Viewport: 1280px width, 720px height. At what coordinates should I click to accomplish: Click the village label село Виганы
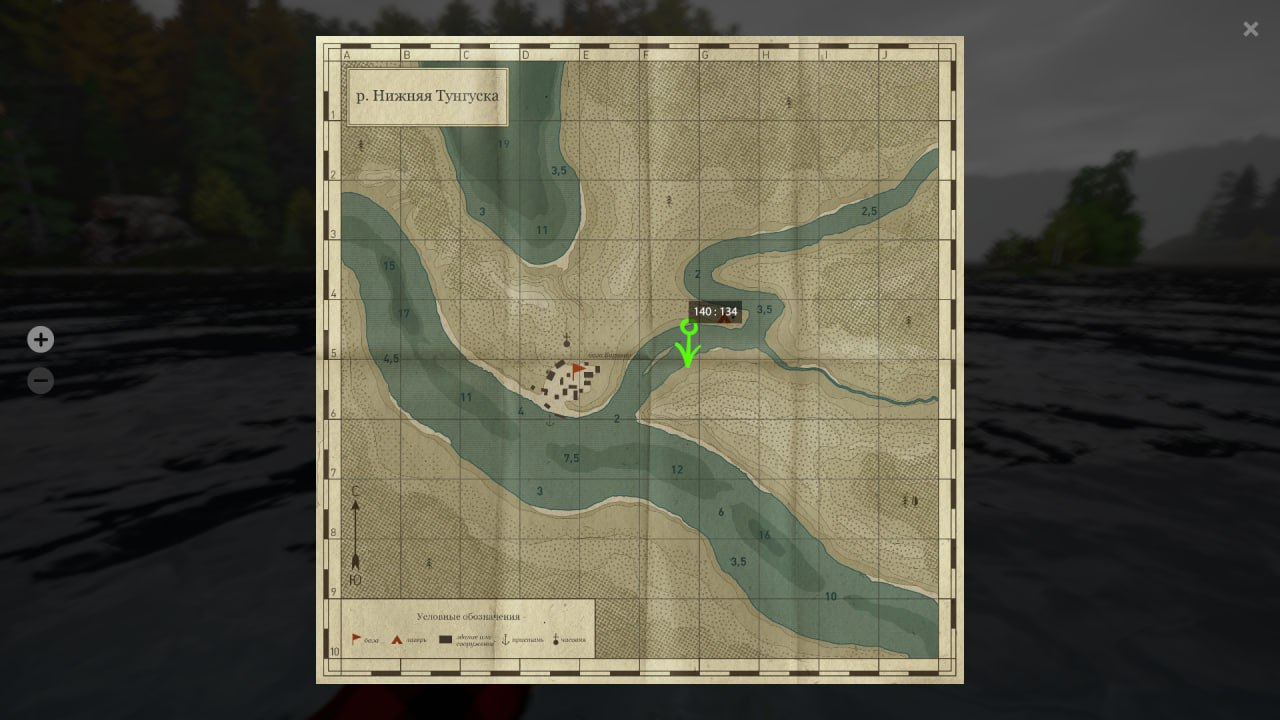[x=610, y=356]
